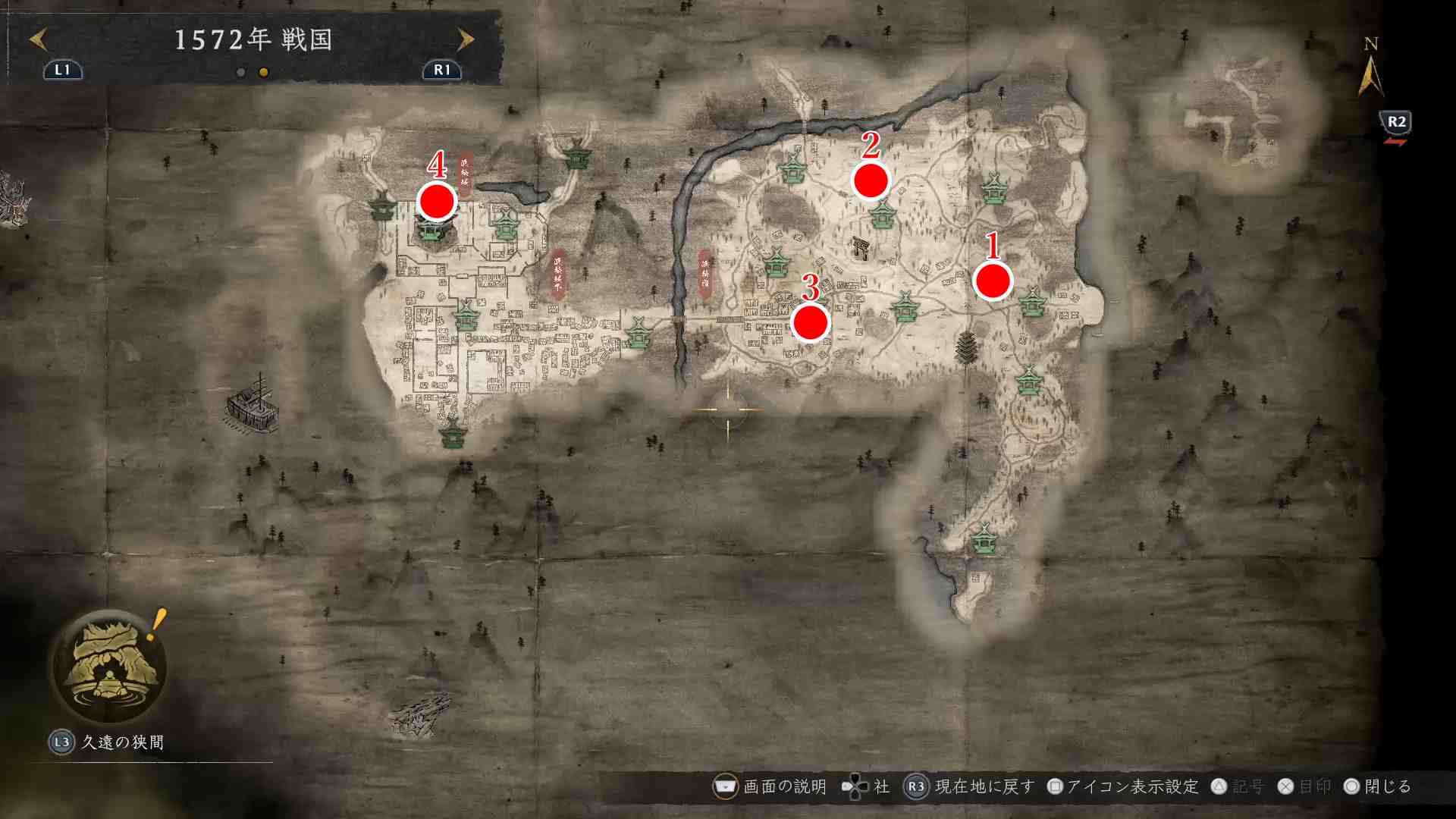Select red map marker number 1
Image resolution: width=1456 pixels, height=819 pixels.
(x=993, y=281)
